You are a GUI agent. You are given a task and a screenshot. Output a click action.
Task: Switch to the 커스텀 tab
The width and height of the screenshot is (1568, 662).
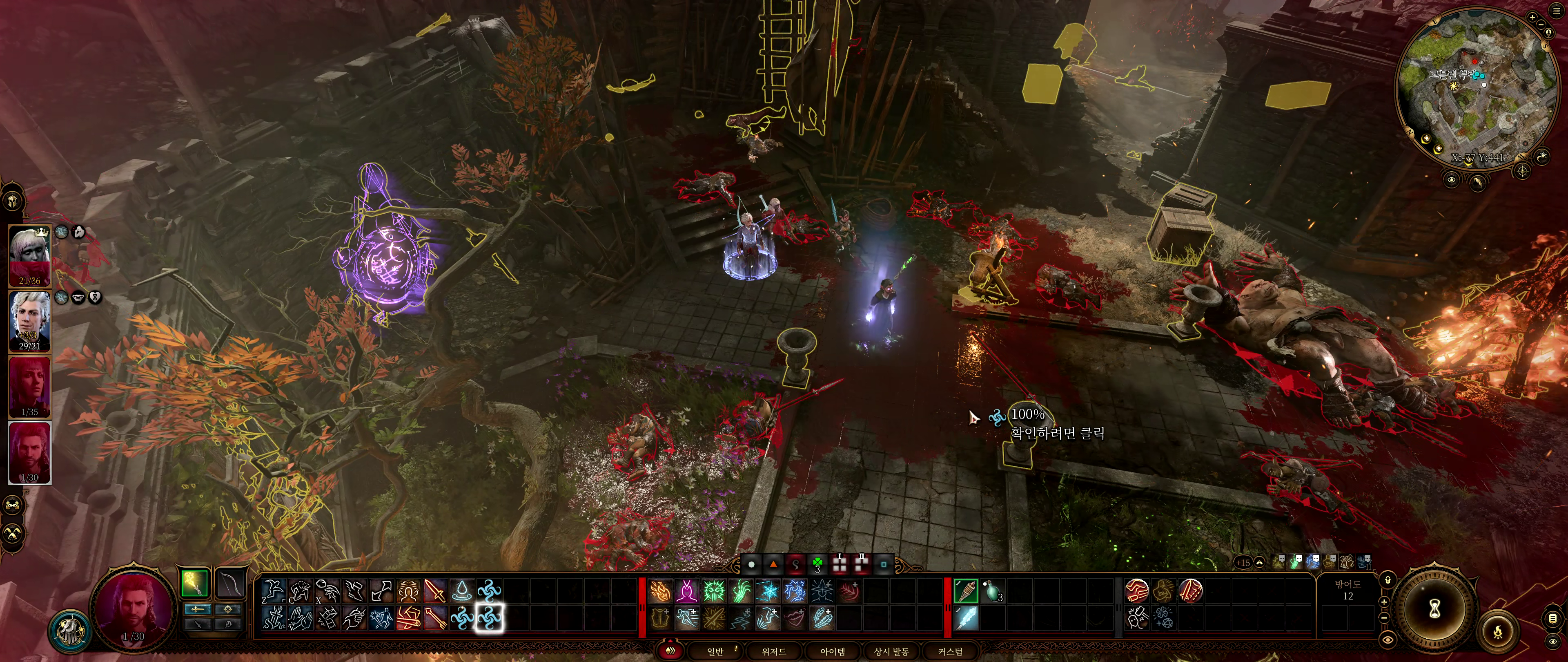(x=949, y=651)
